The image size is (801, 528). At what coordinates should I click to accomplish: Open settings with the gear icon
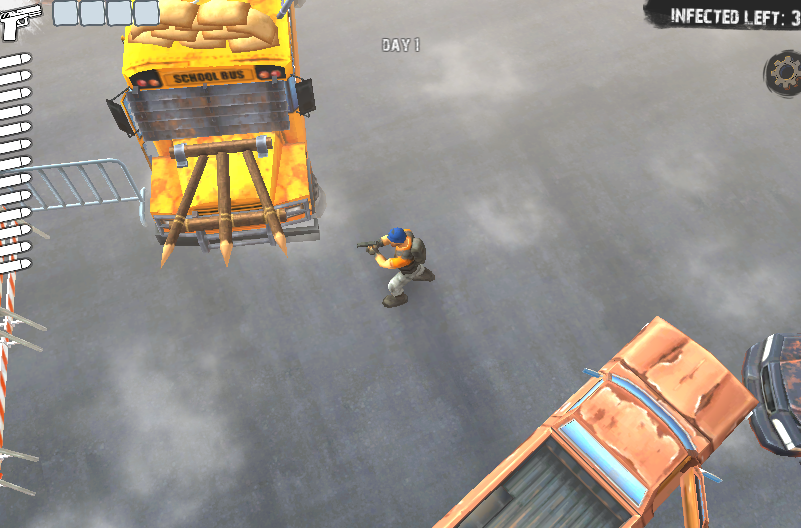[785, 71]
